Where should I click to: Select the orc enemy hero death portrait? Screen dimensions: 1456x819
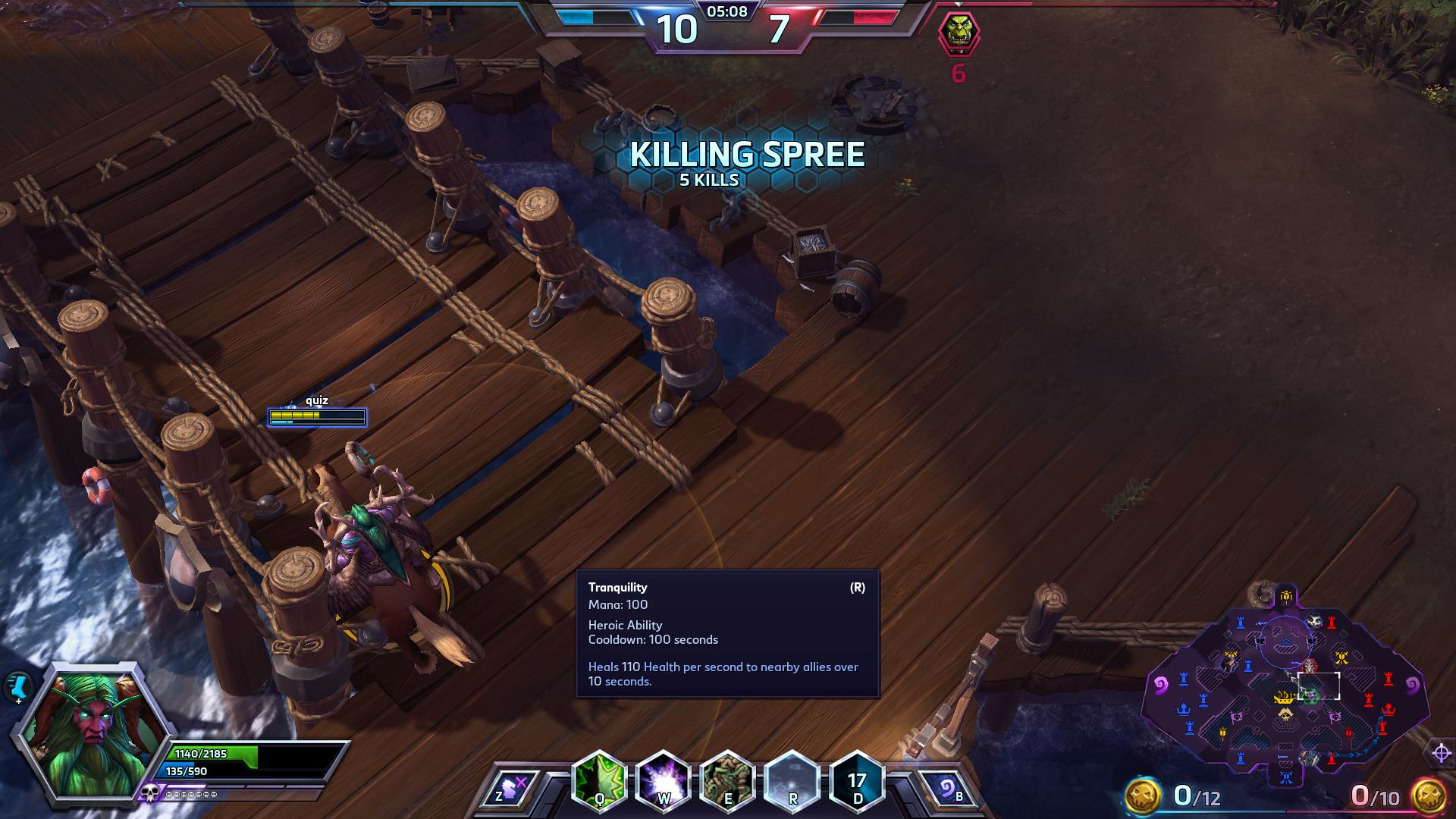959,34
